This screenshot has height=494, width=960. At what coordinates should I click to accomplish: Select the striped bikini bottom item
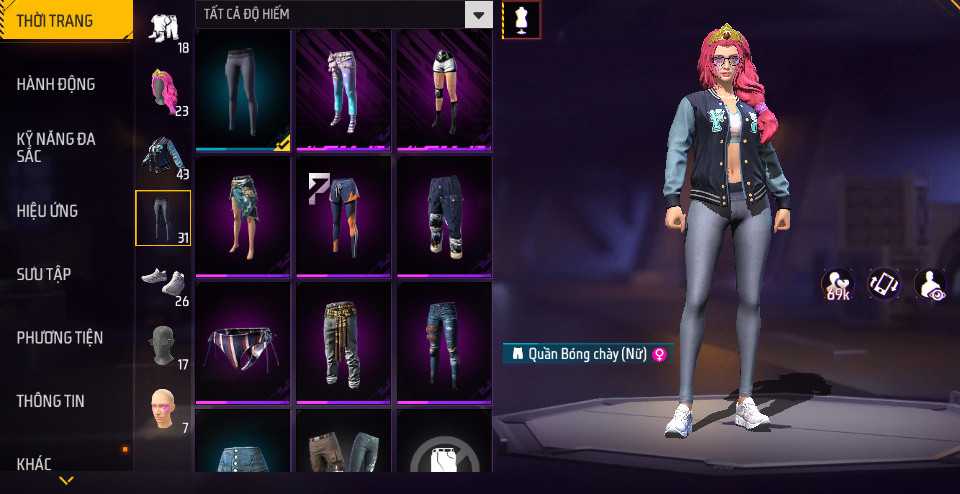241,343
